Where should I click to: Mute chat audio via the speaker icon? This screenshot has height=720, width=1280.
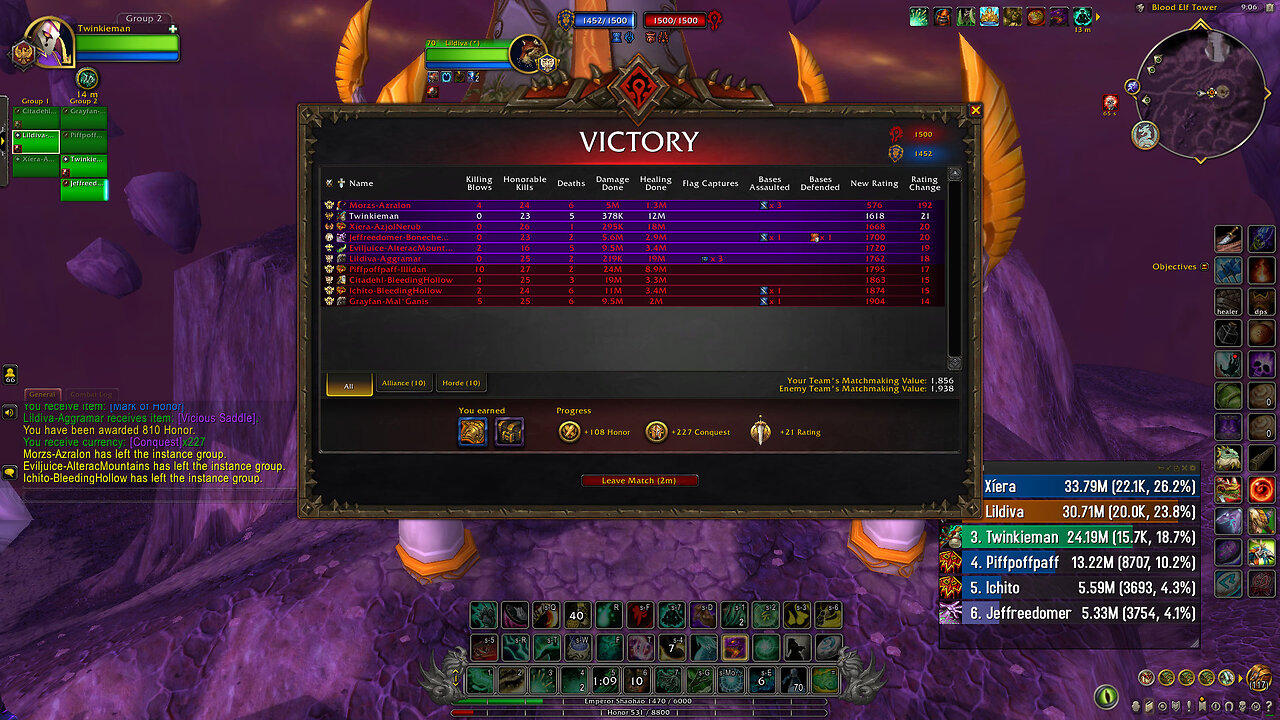point(10,411)
